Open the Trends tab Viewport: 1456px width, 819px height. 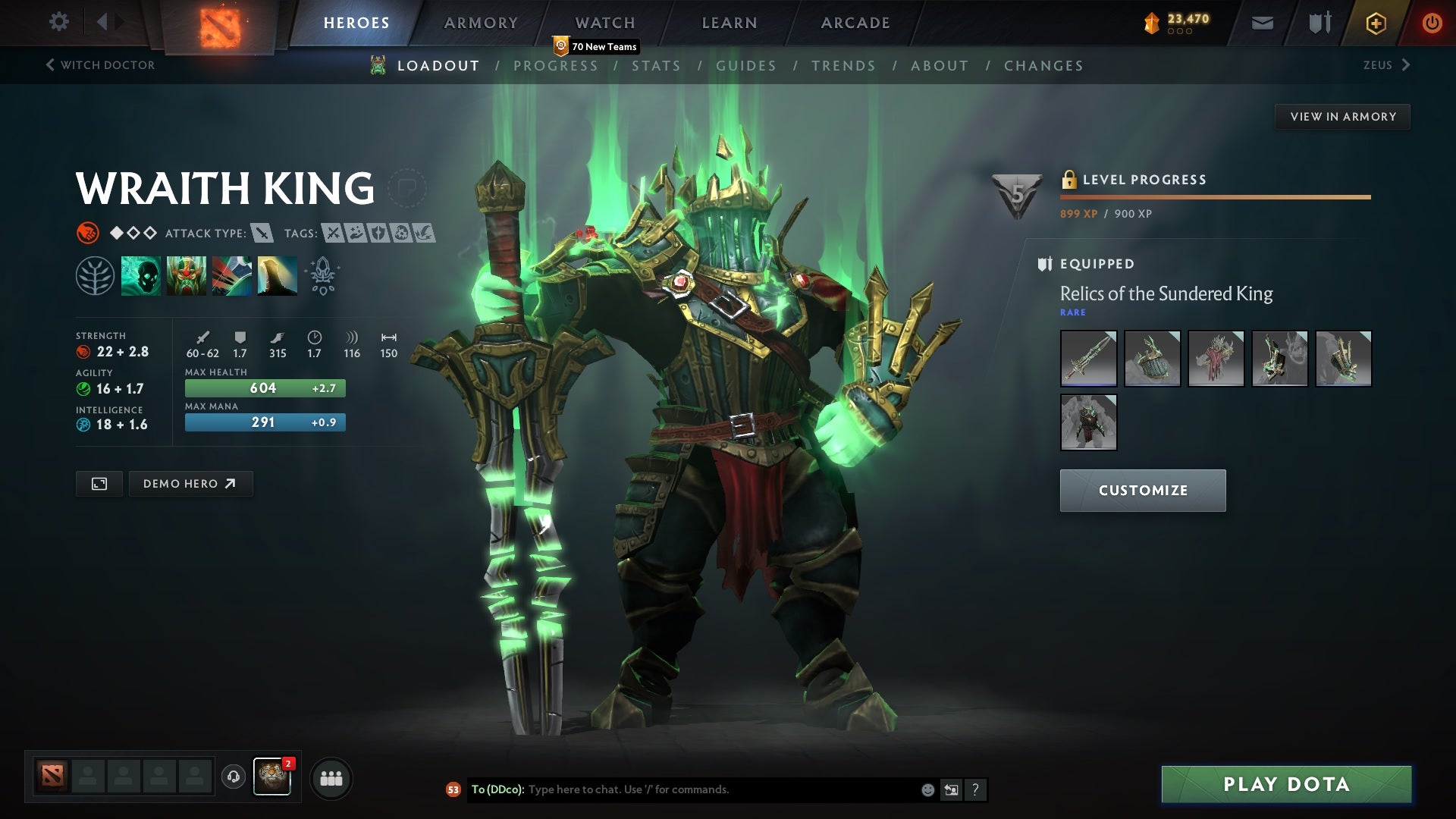click(843, 66)
